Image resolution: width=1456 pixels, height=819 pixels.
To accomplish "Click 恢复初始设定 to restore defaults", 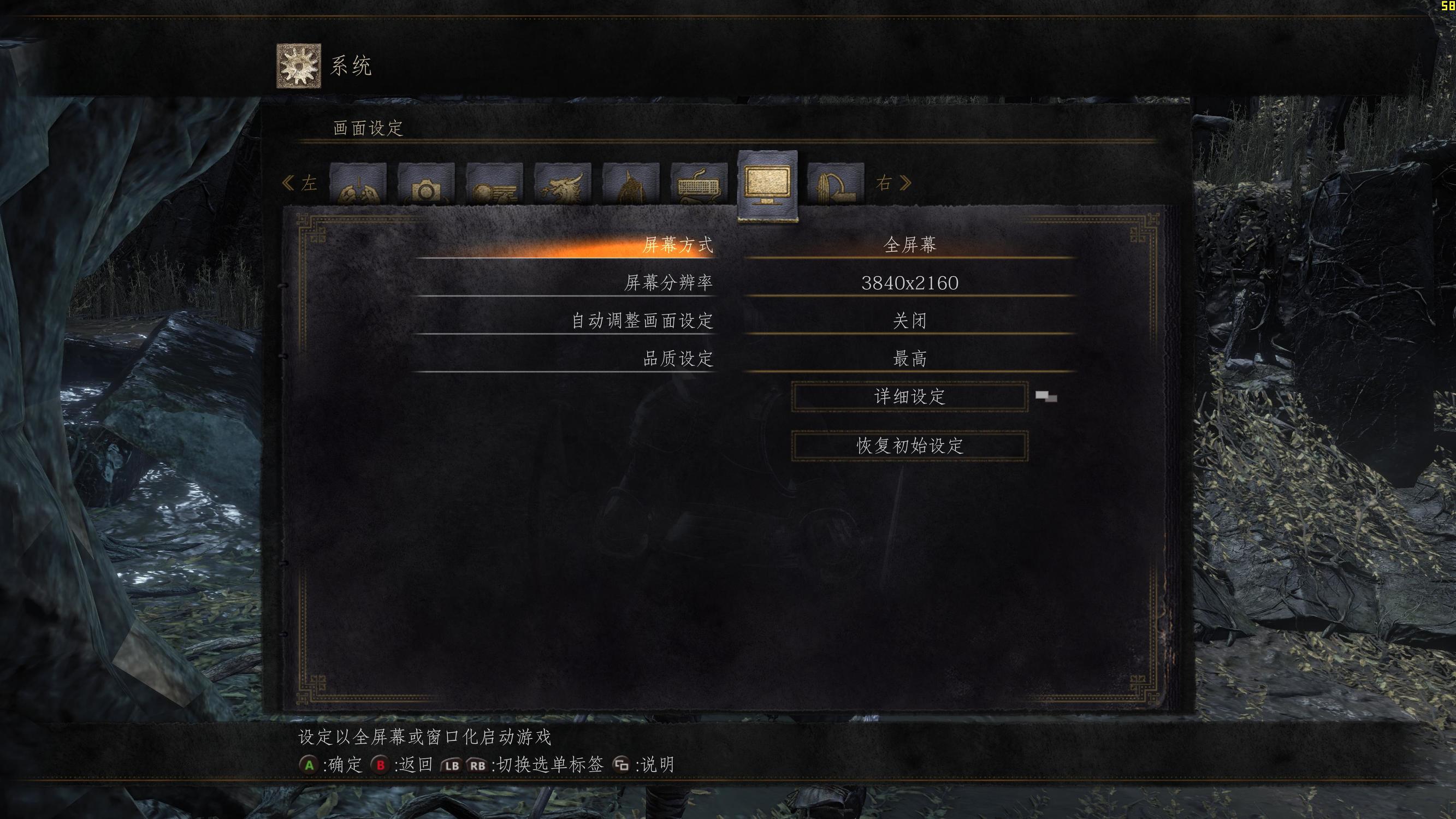I will pos(909,446).
